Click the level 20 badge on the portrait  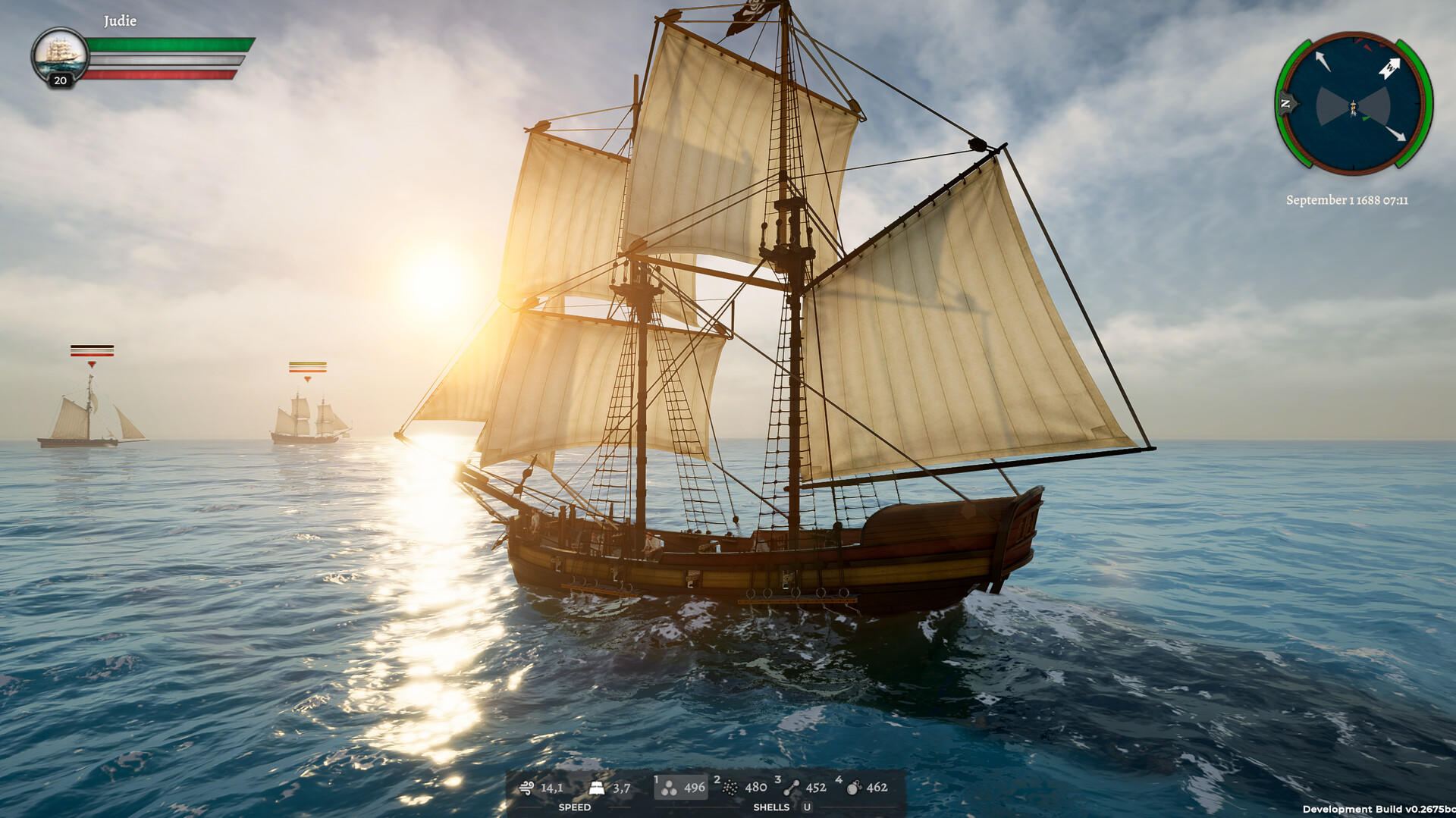tap(61, 81)
